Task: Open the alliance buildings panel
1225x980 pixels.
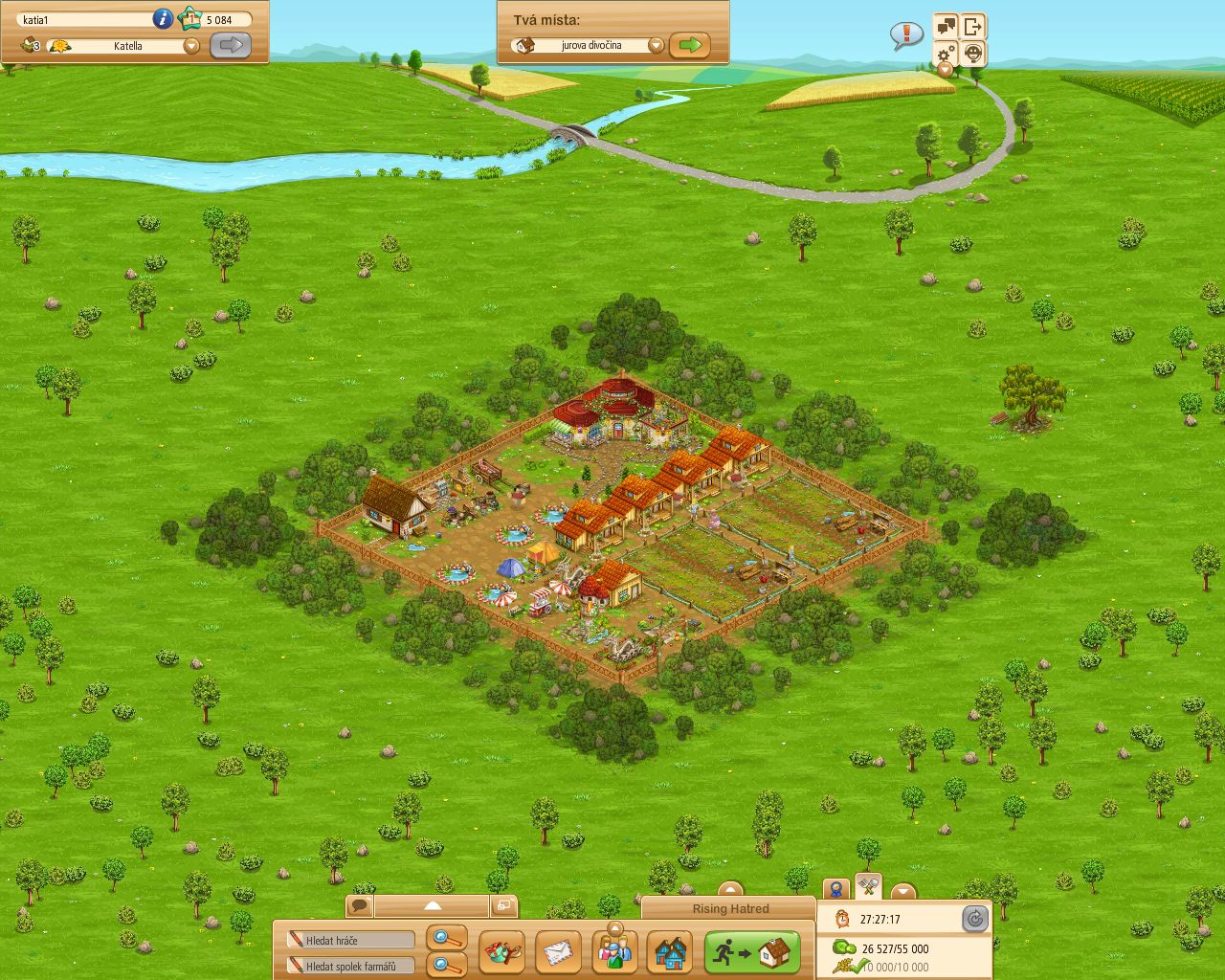Action: pyautogui.click(x=670, y=952)
